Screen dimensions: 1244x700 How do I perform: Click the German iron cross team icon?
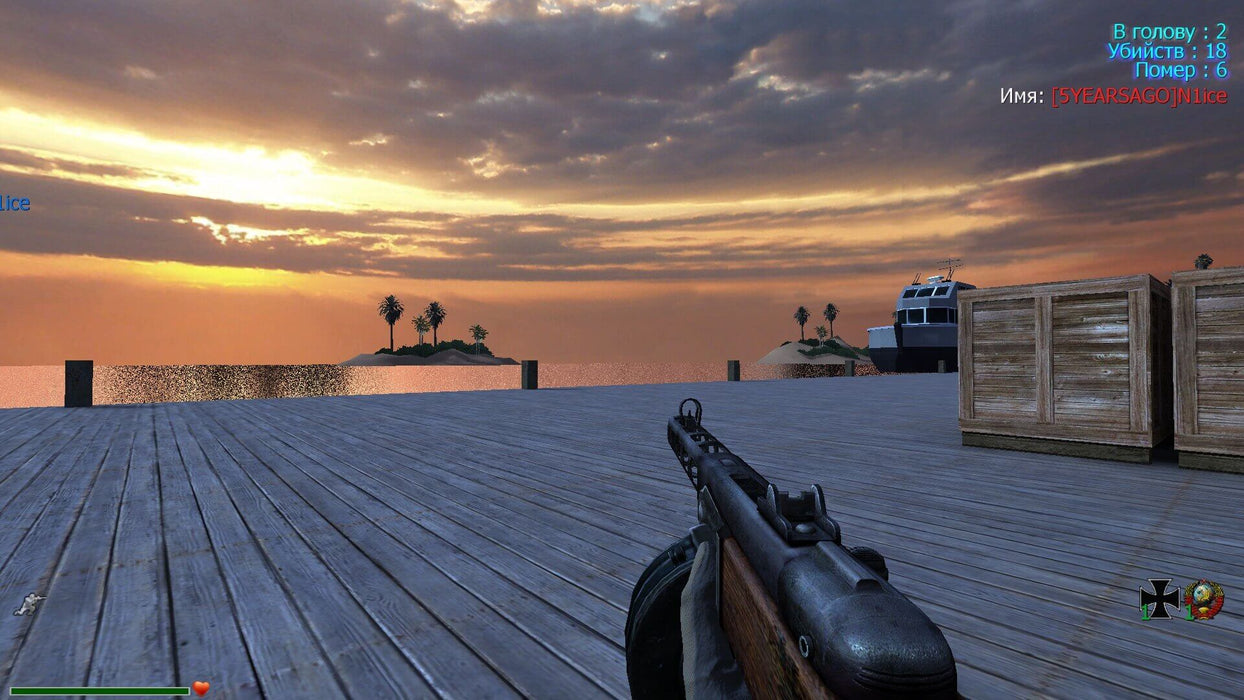point(1159,599)
